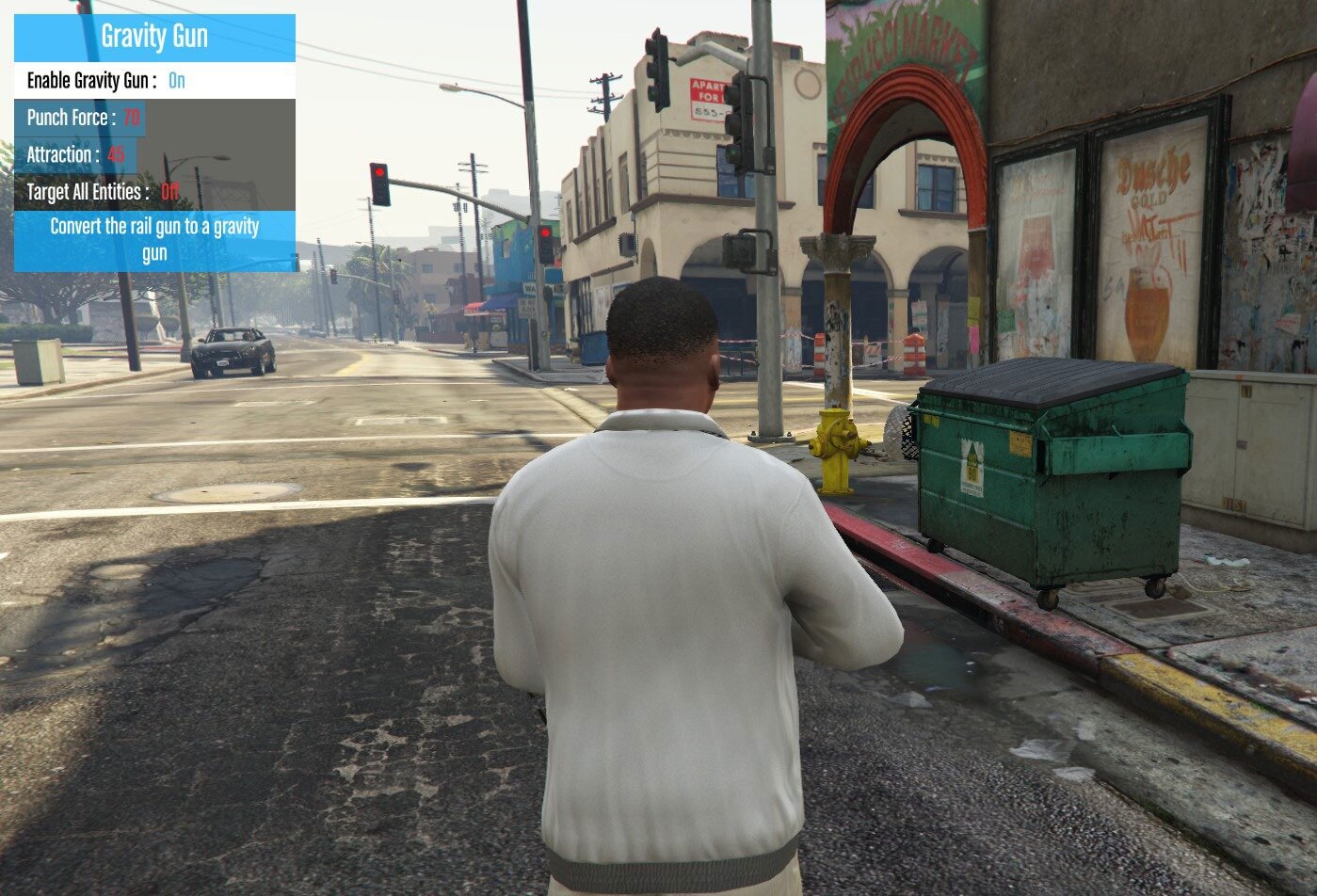The width and height of the screenshot is (1317, 896).
Task: Toggle the Enable Gravity Gun option
Action: [154, 80]
